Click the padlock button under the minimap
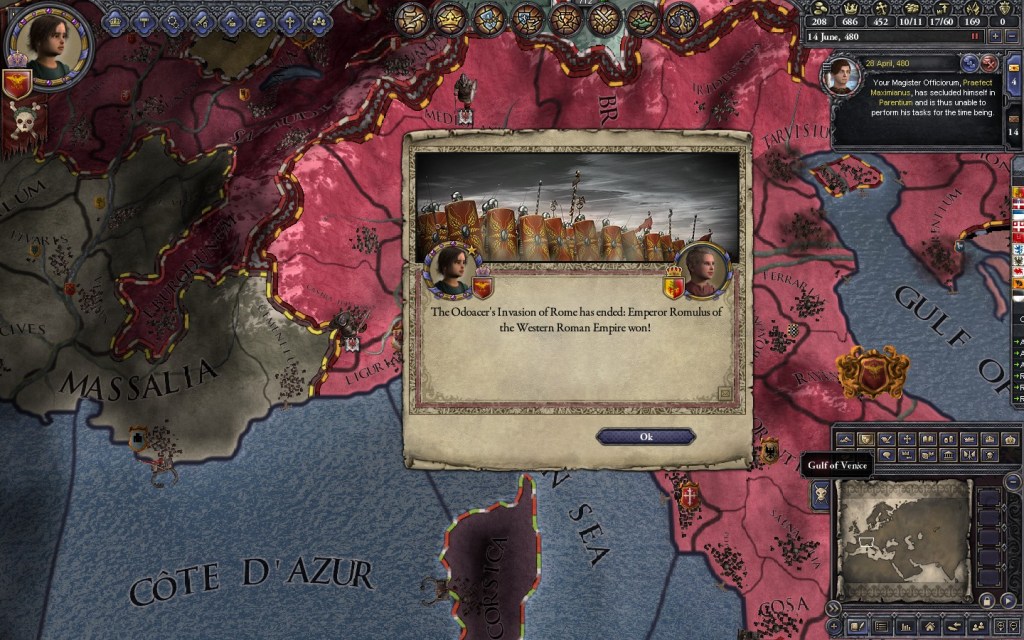The height and width of the screenshot is (640, 1024). click(986, 600)
